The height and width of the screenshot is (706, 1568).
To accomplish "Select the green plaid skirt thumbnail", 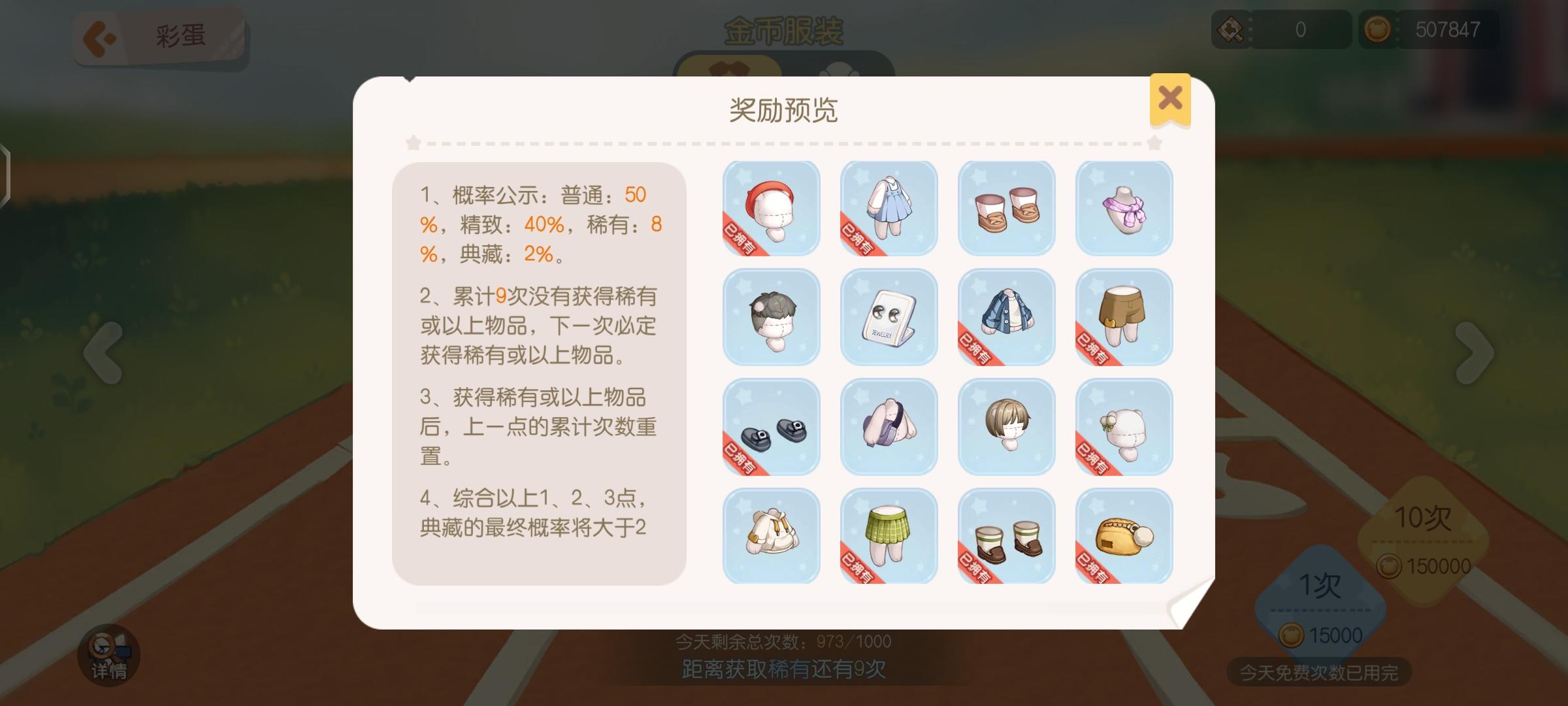I will tap(889, 536).
